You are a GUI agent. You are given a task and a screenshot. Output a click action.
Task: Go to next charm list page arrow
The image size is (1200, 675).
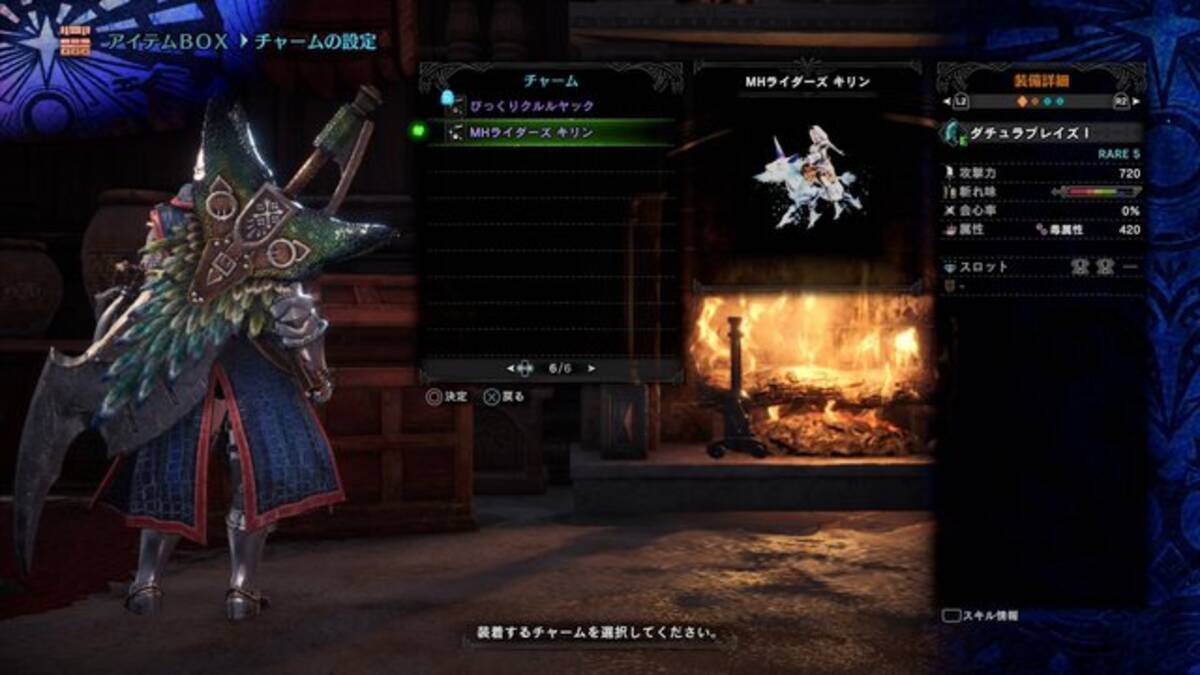click(x=592, y=368)
